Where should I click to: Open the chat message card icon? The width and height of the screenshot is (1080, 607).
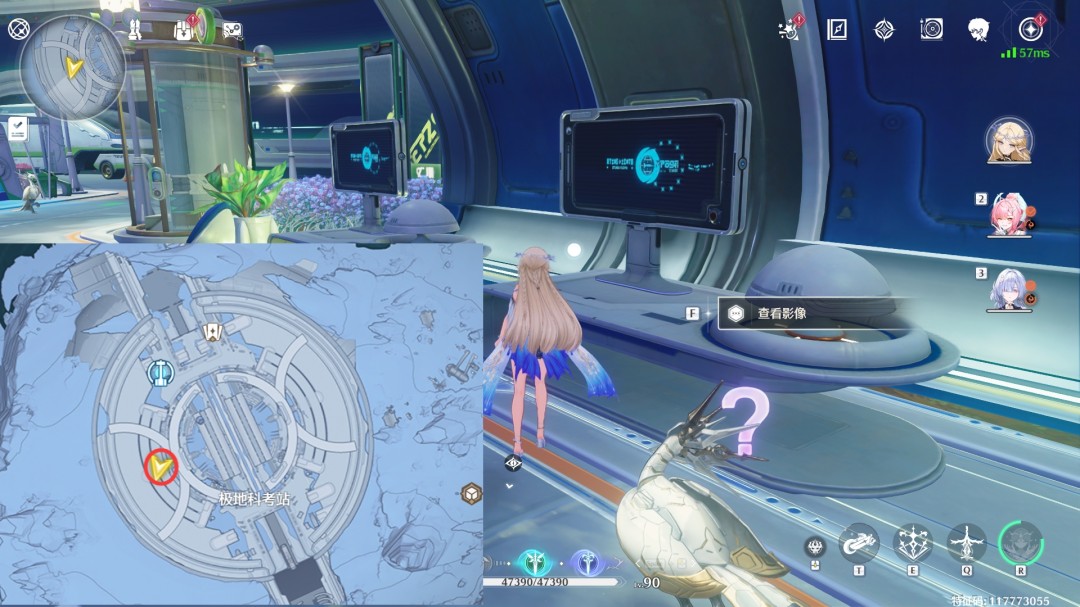(x=232, y=30)
